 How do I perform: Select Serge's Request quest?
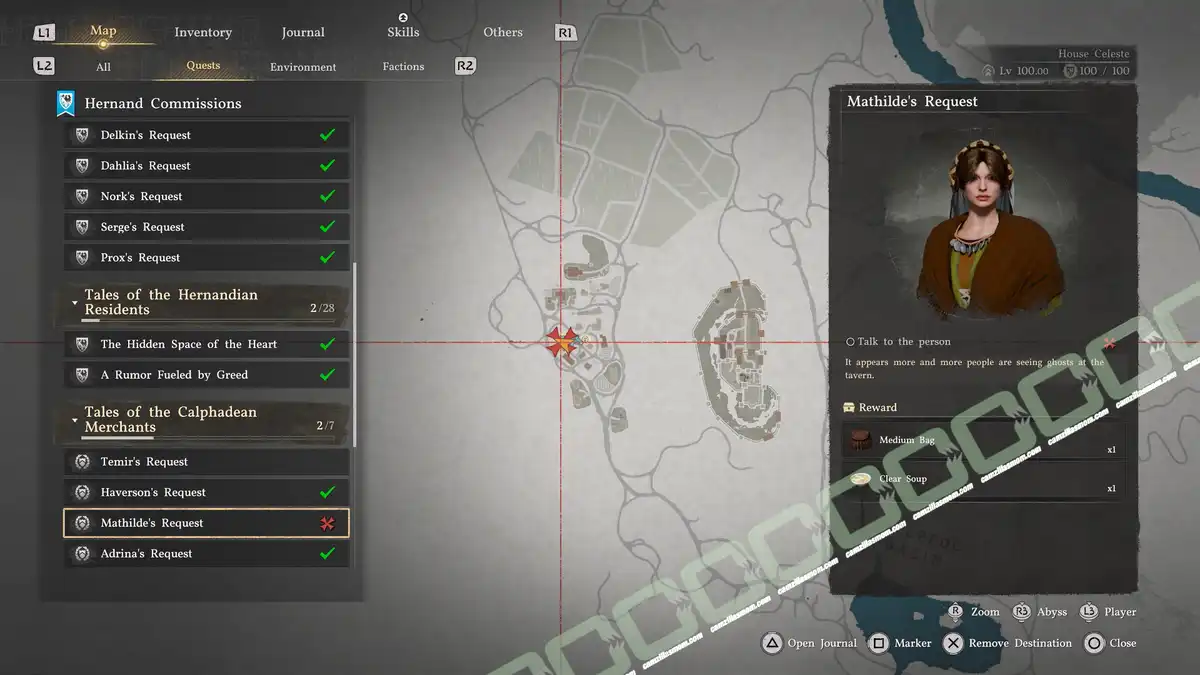click(206, 227)
